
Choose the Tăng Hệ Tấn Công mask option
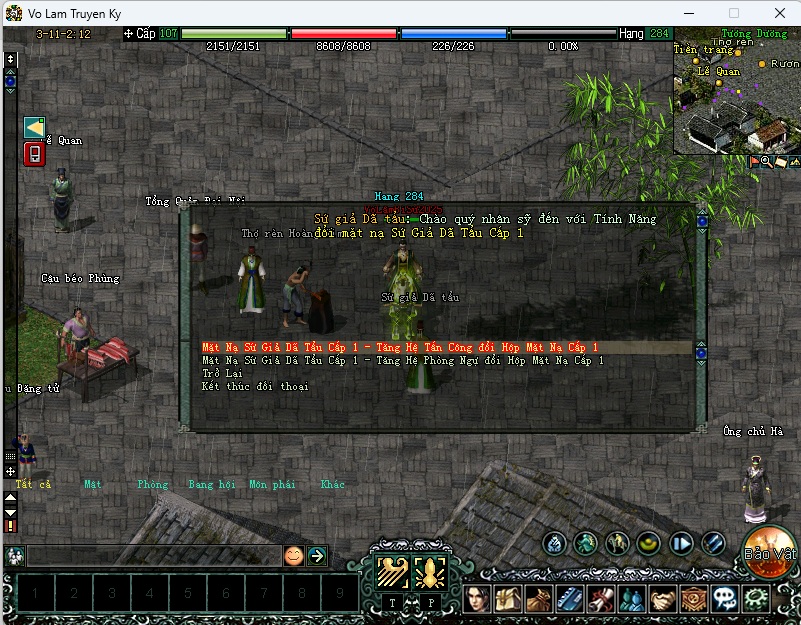399,347
